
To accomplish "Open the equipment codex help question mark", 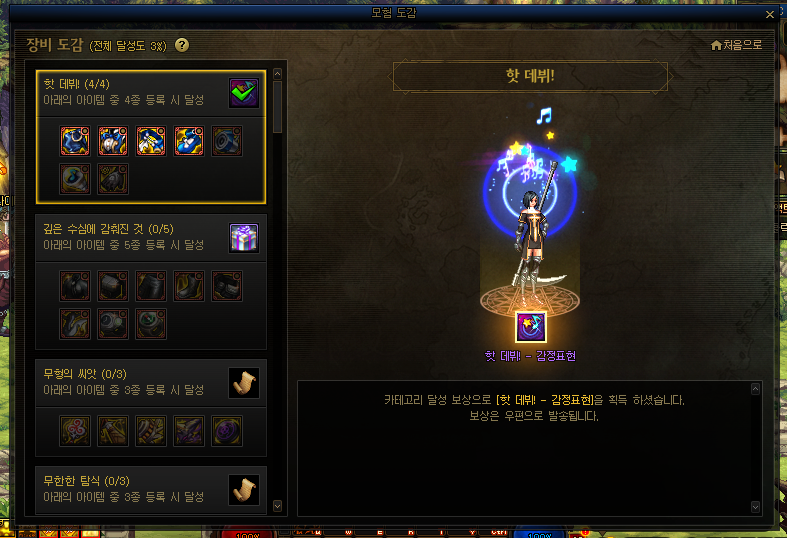I will (x=182, y=45).
